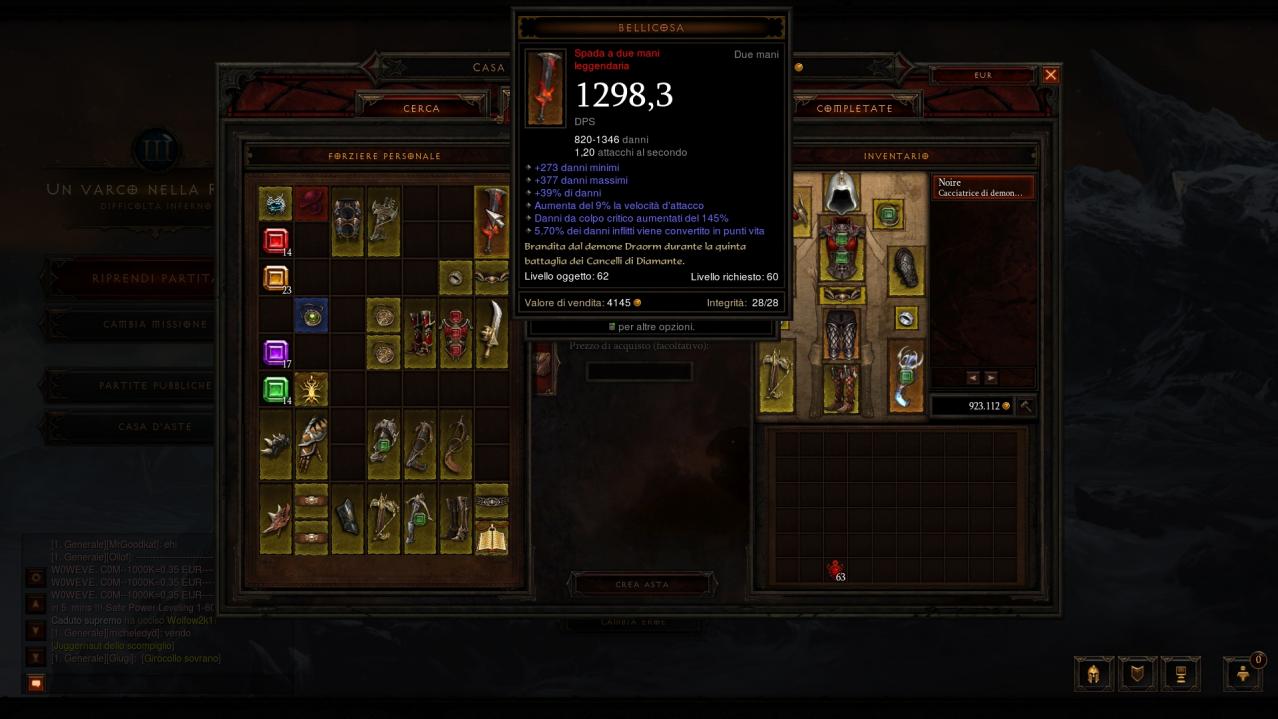This screenshot has width=1278, height=719.
Task: Pick the open book item in stash
Action: tap(491, 537)
